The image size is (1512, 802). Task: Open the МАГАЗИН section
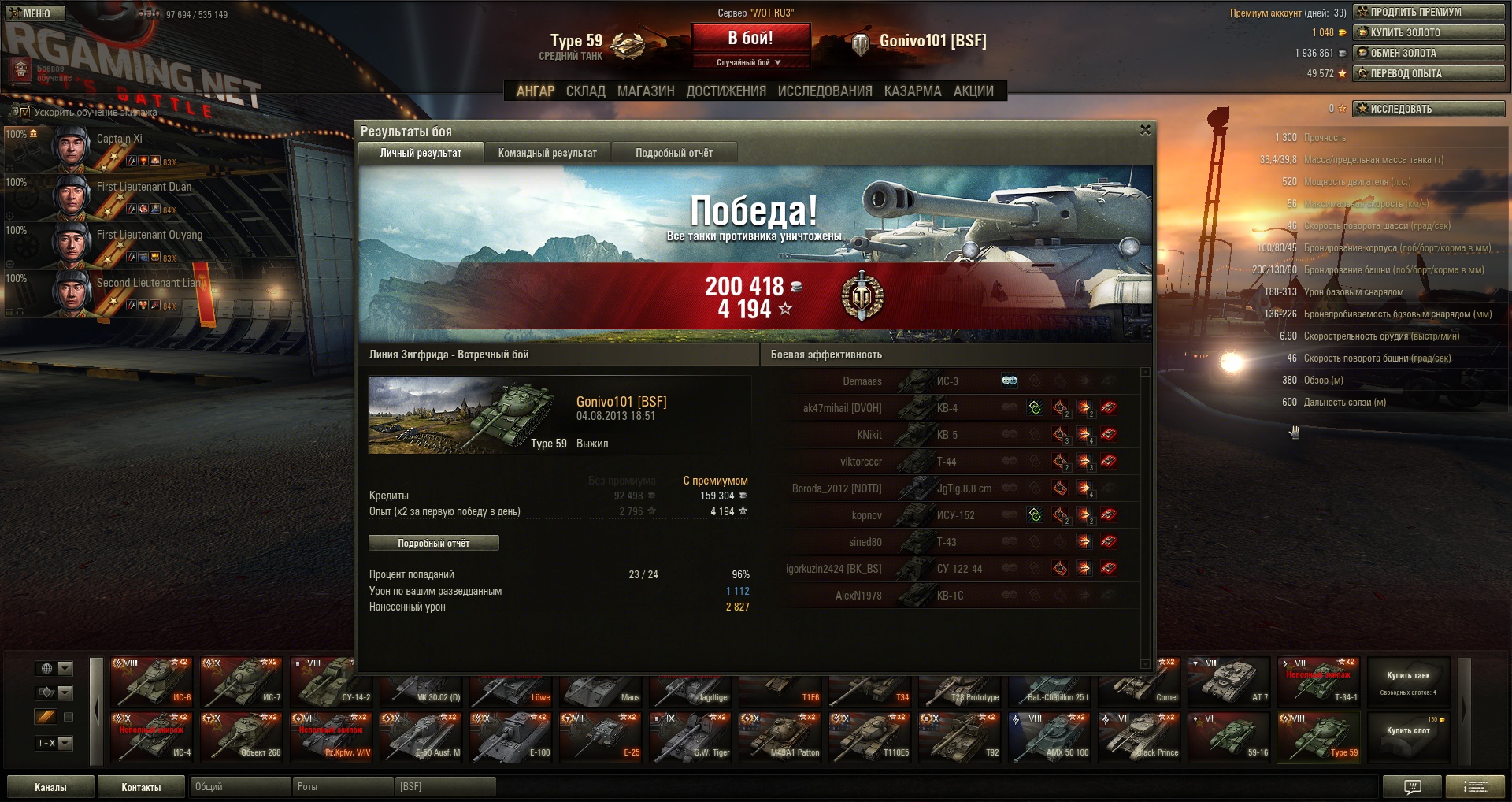646,91
